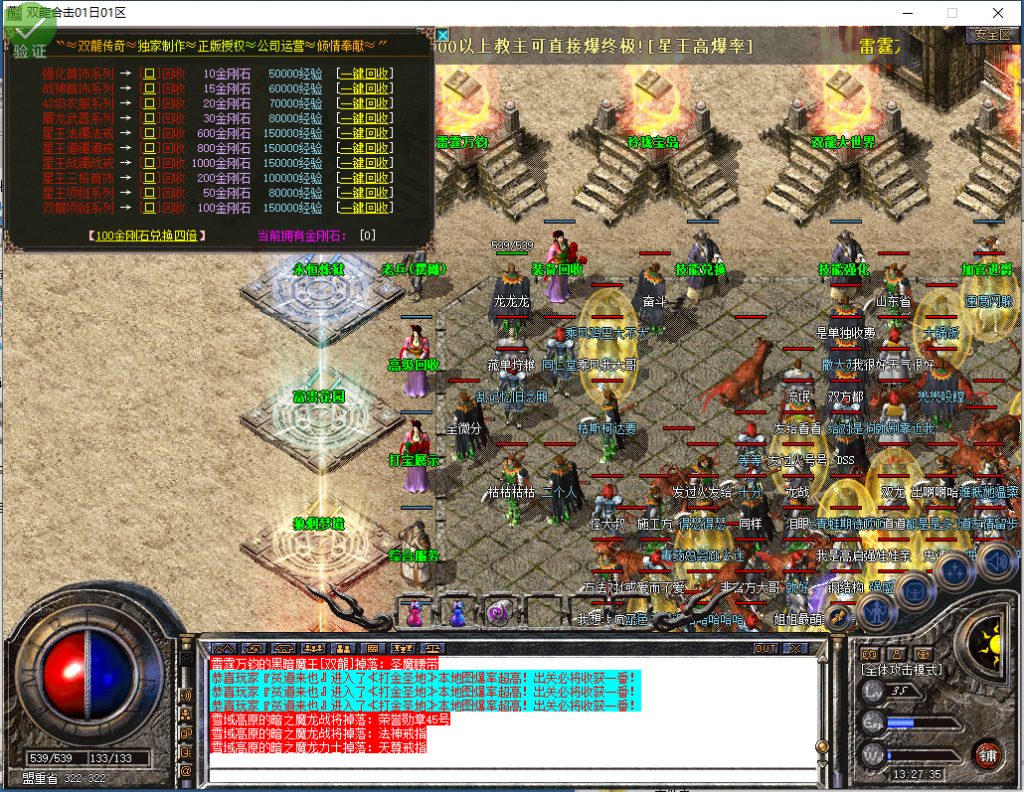Viewport: 1024px width, 792px height.
Task: Click 一键回收 for the 42级衣服系列 row
Action: tap(365, 103)
